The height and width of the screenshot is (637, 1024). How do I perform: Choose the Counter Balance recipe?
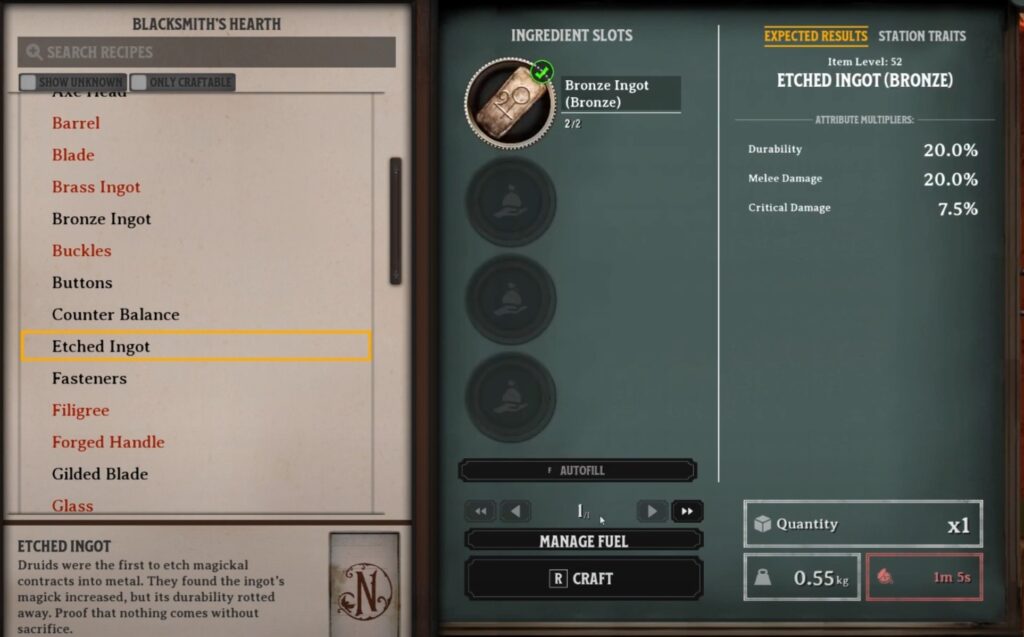[x=115, y=315]
